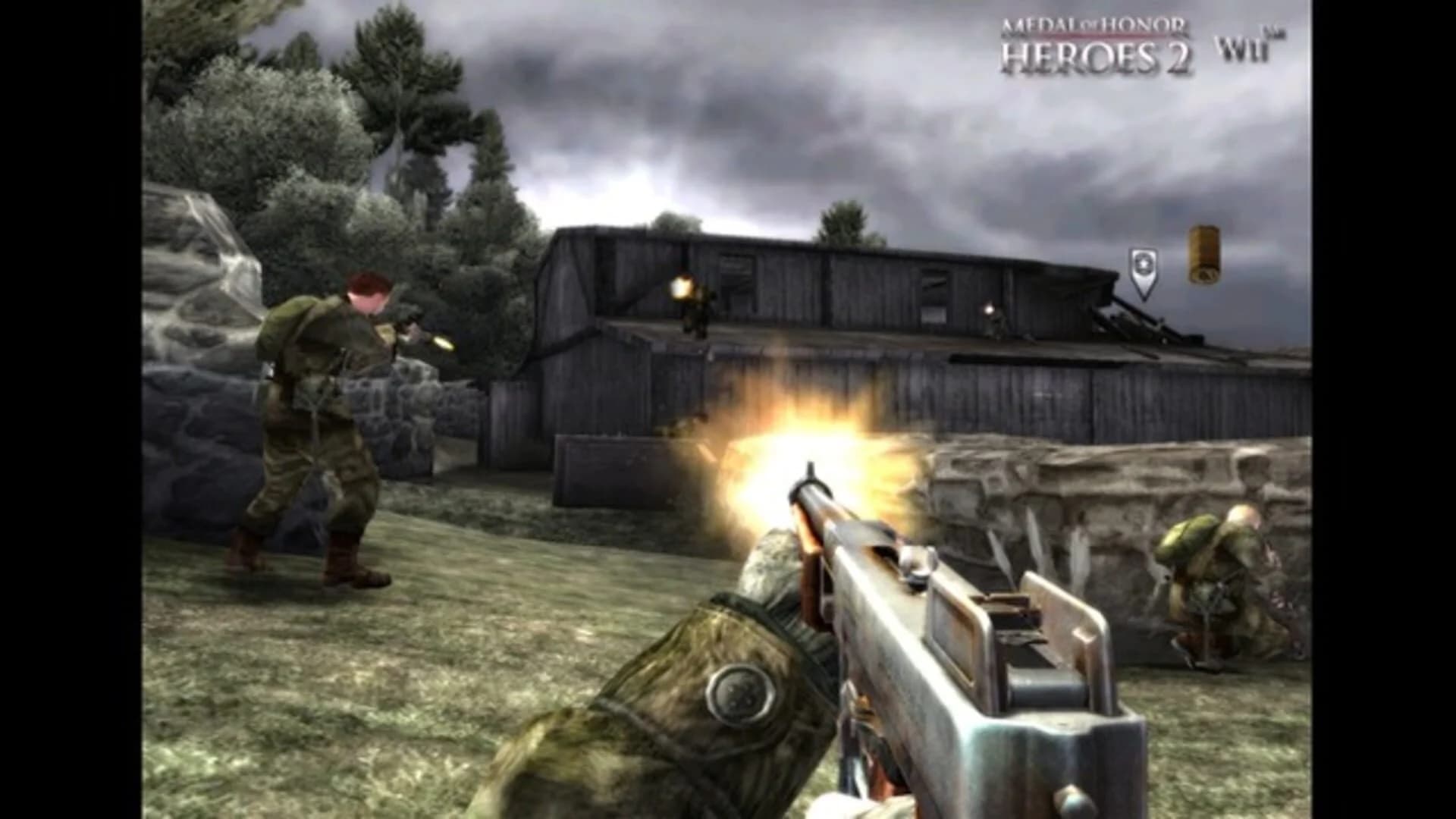This screenshot has height=819, width=1456.
Task: Click the 'HEROES 2' title text
Action: tap(1097, 55)
